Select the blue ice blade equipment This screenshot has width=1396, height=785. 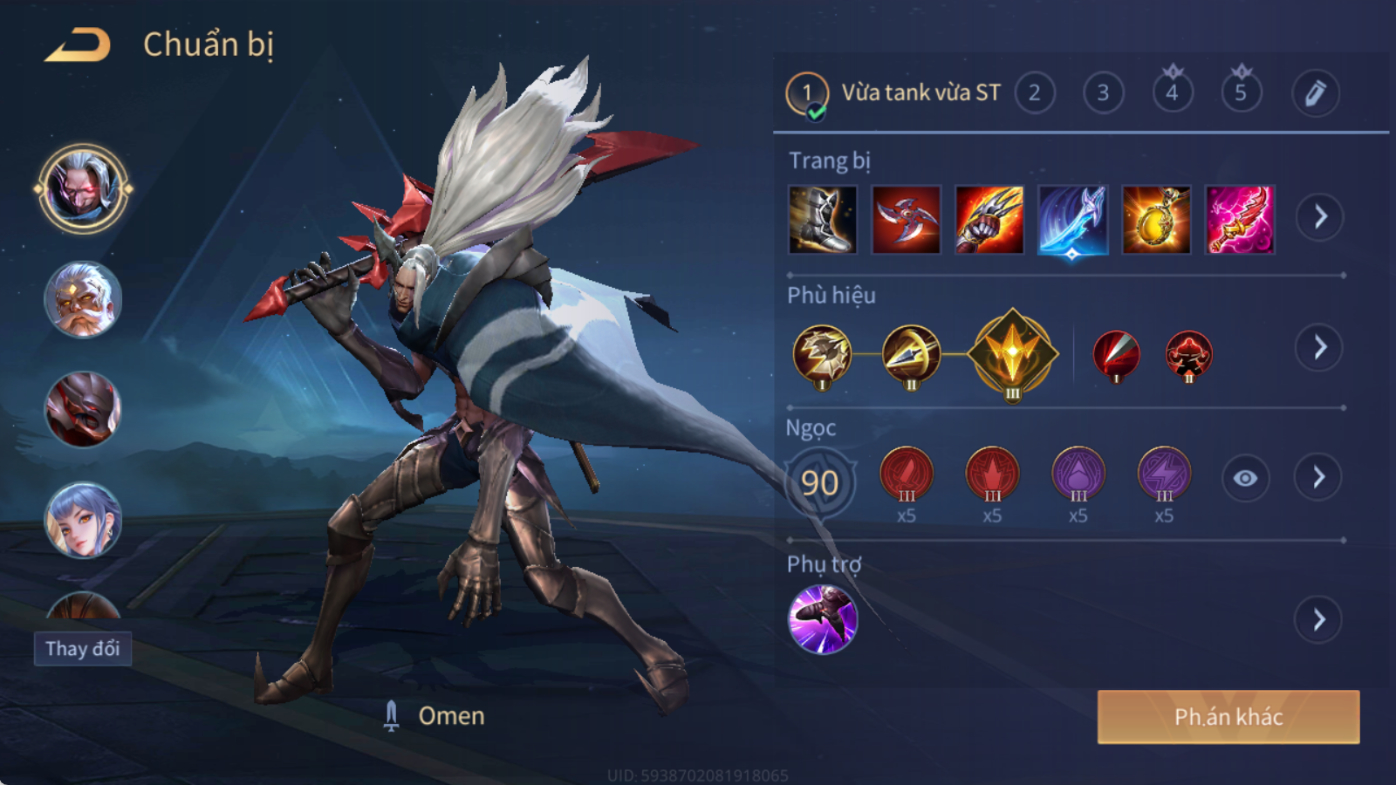click(1072, 219)
